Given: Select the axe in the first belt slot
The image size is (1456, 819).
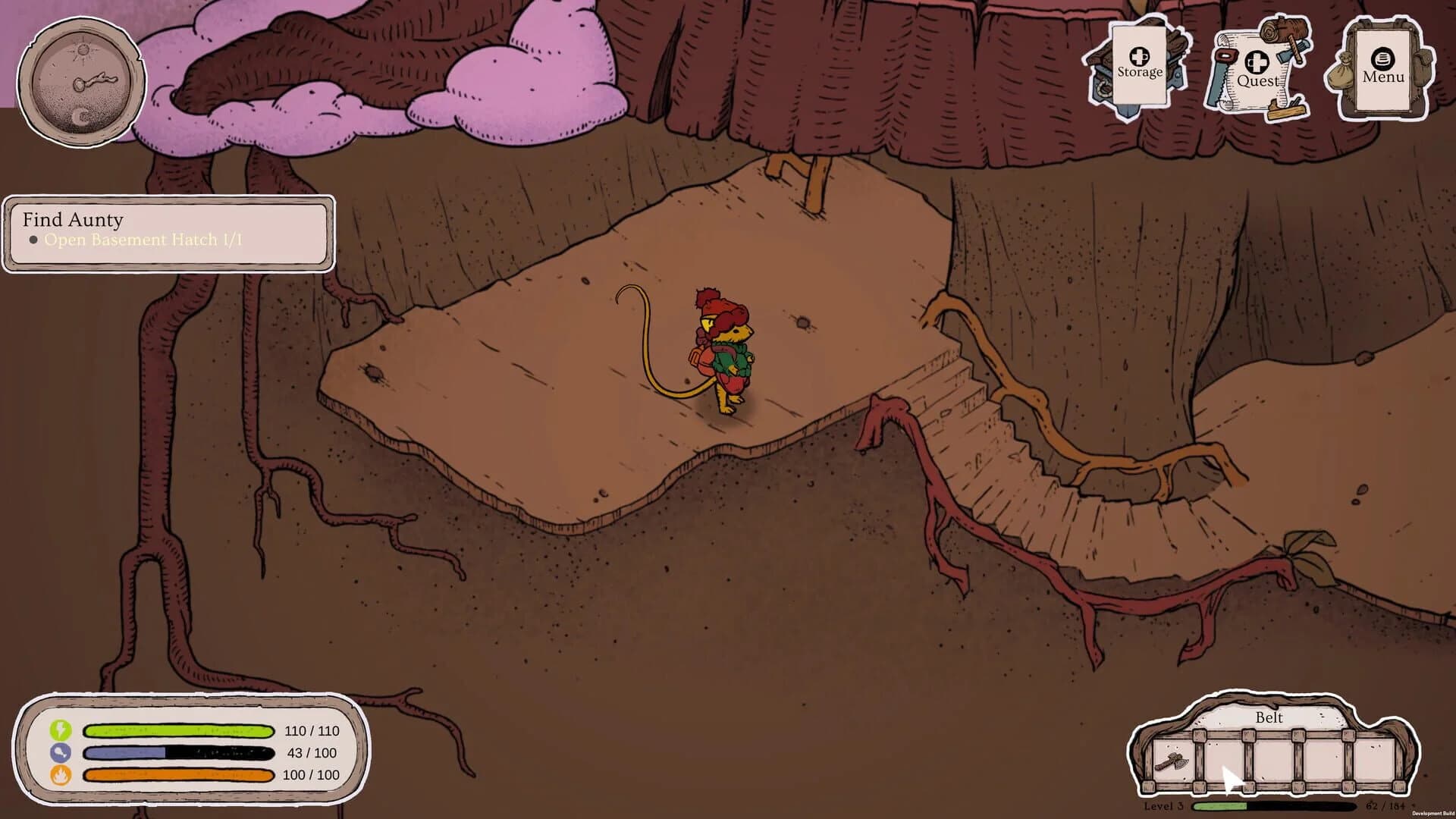Looking at the screenshot, I should pos(1172,762).
